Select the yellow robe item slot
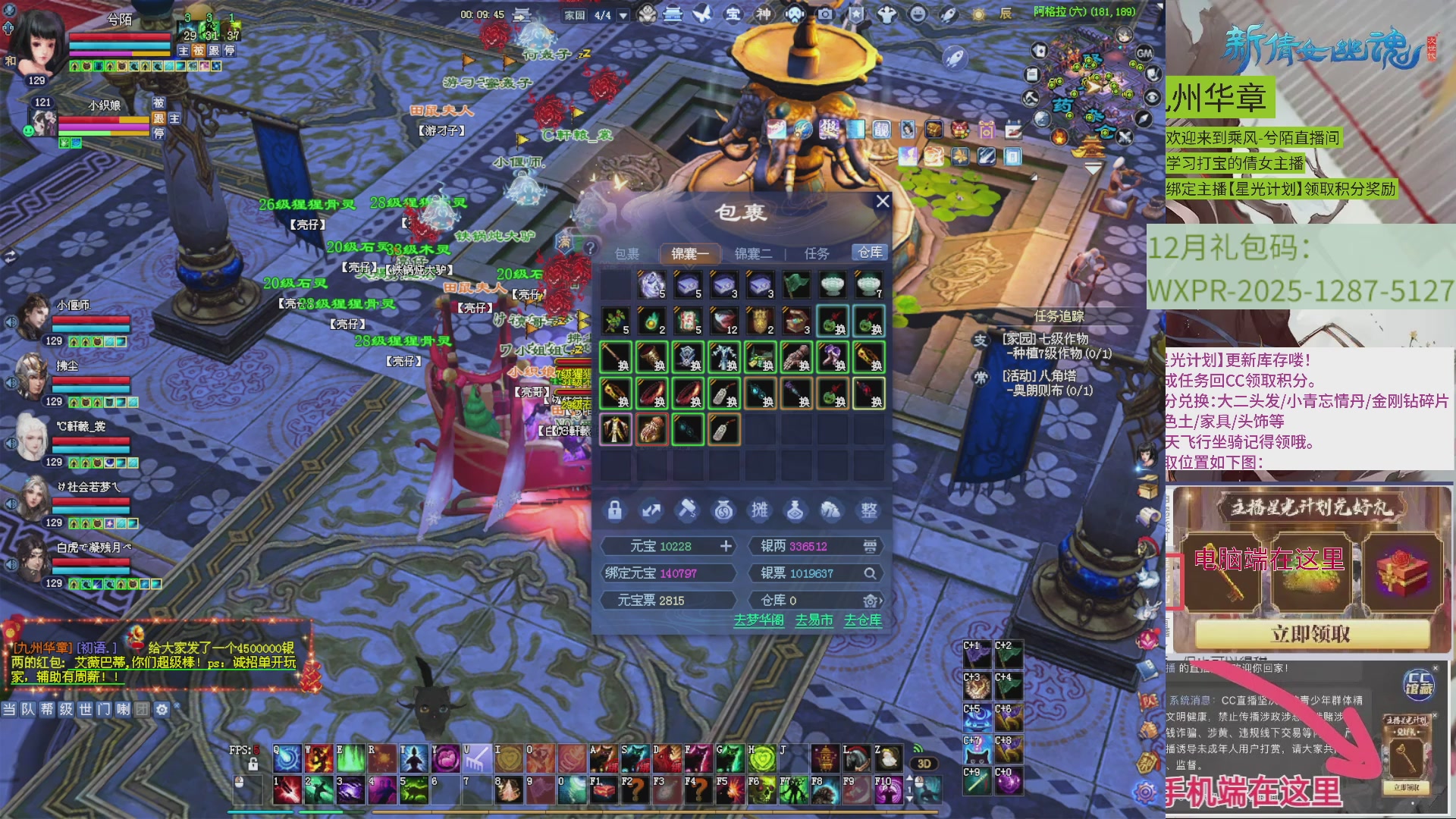This screenshot has width=1456, height=819. 615,430
